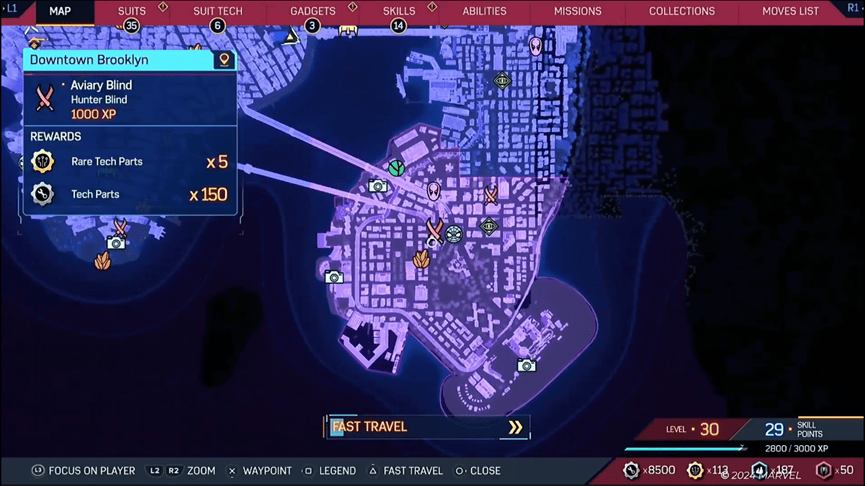Switch to the Suit Tech tab
The width and height of the screenshot is (865, 486).
tap(217, 11)
